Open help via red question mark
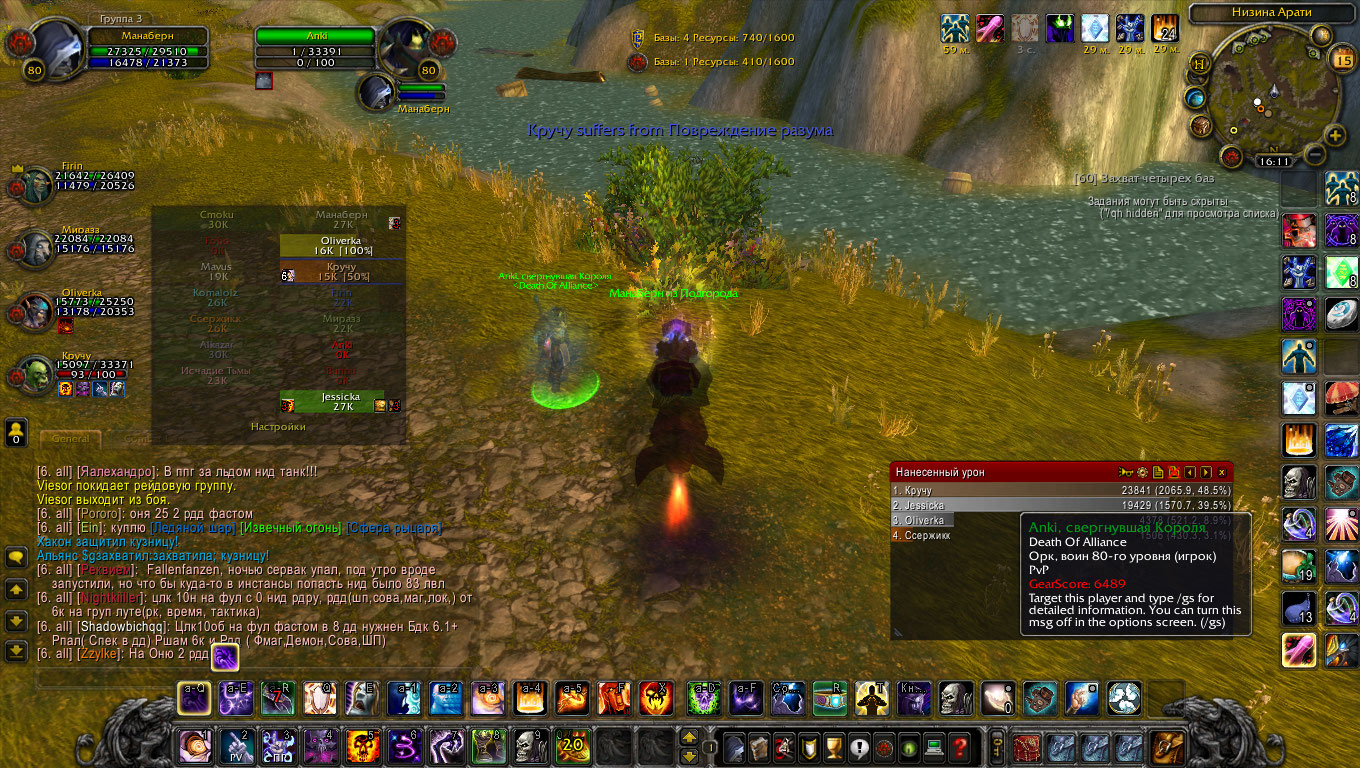This screenshot has width=1360, height=768. click(x=959, y=746)
